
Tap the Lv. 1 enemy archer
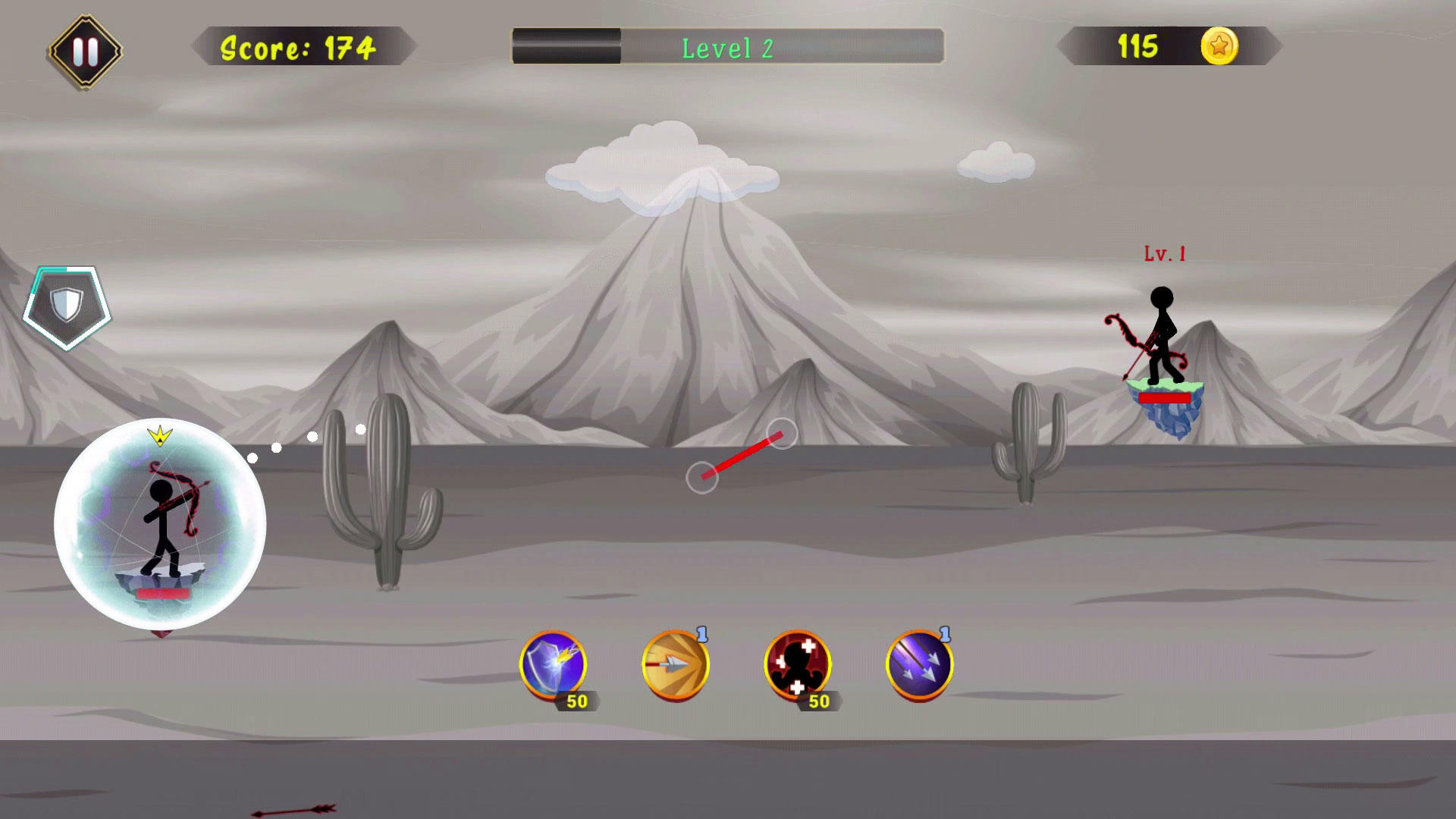point(1166,334)
